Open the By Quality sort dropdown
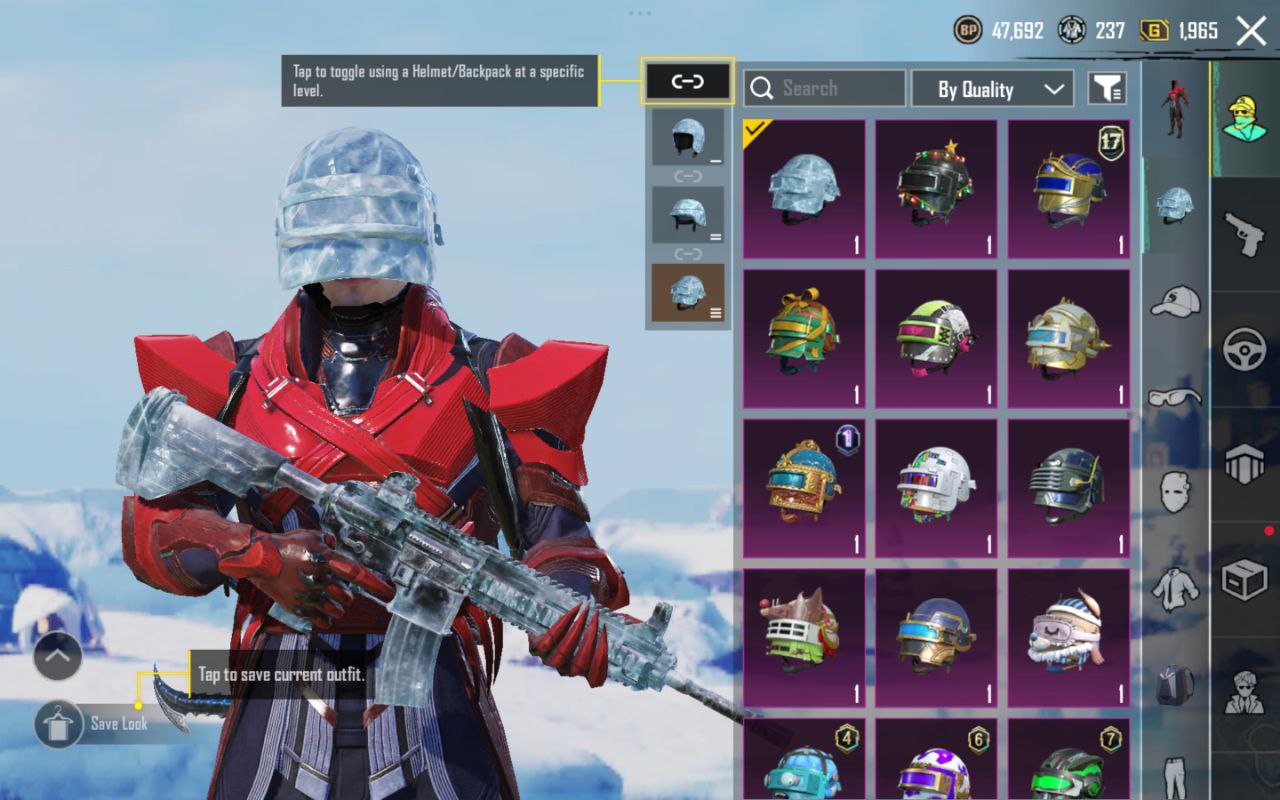The width and height of the screenshot is (1280, 800). [992, 89]
